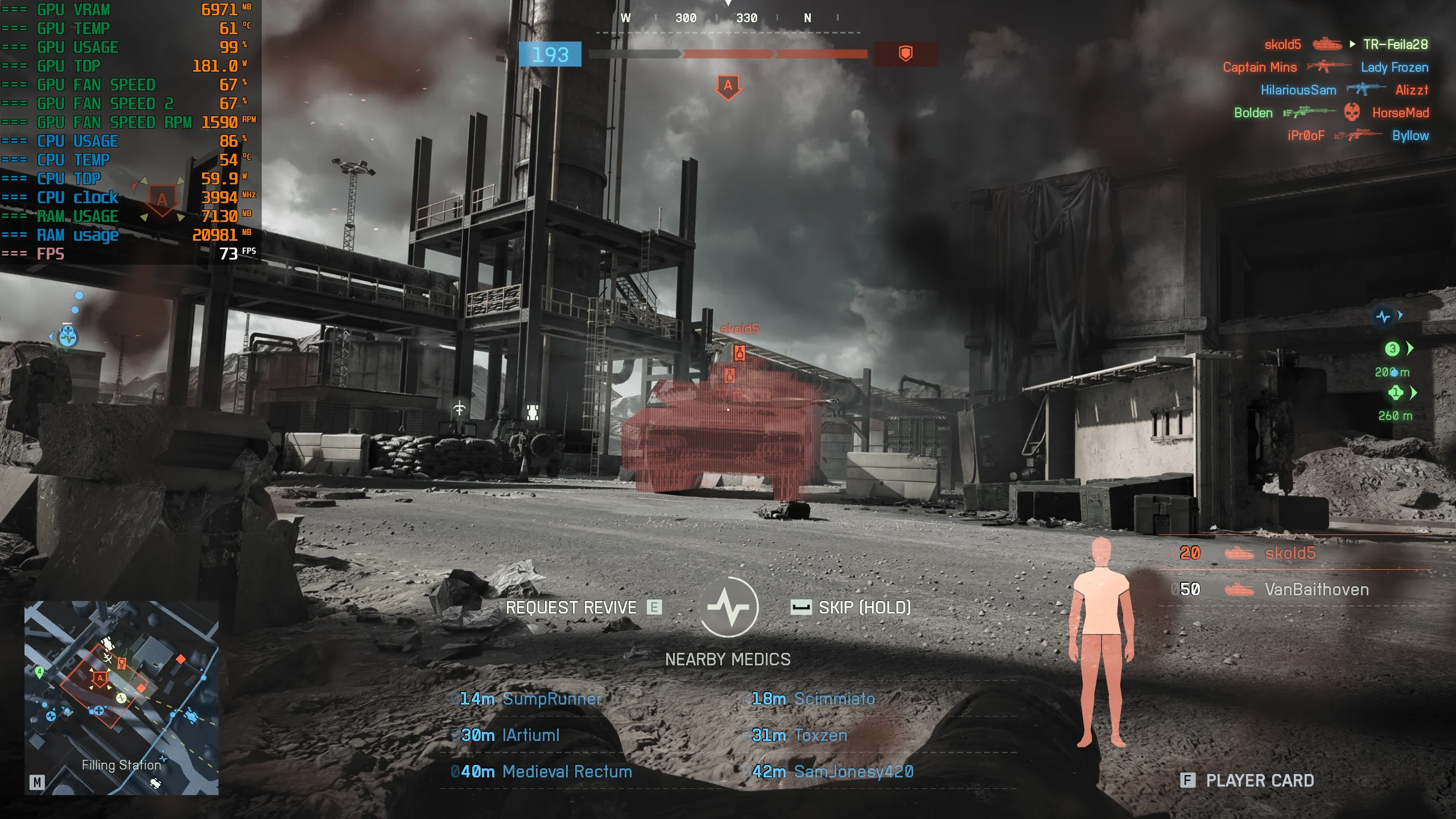
Task: Click the squad member 3 marker
Action: [x=1392, y=349]
